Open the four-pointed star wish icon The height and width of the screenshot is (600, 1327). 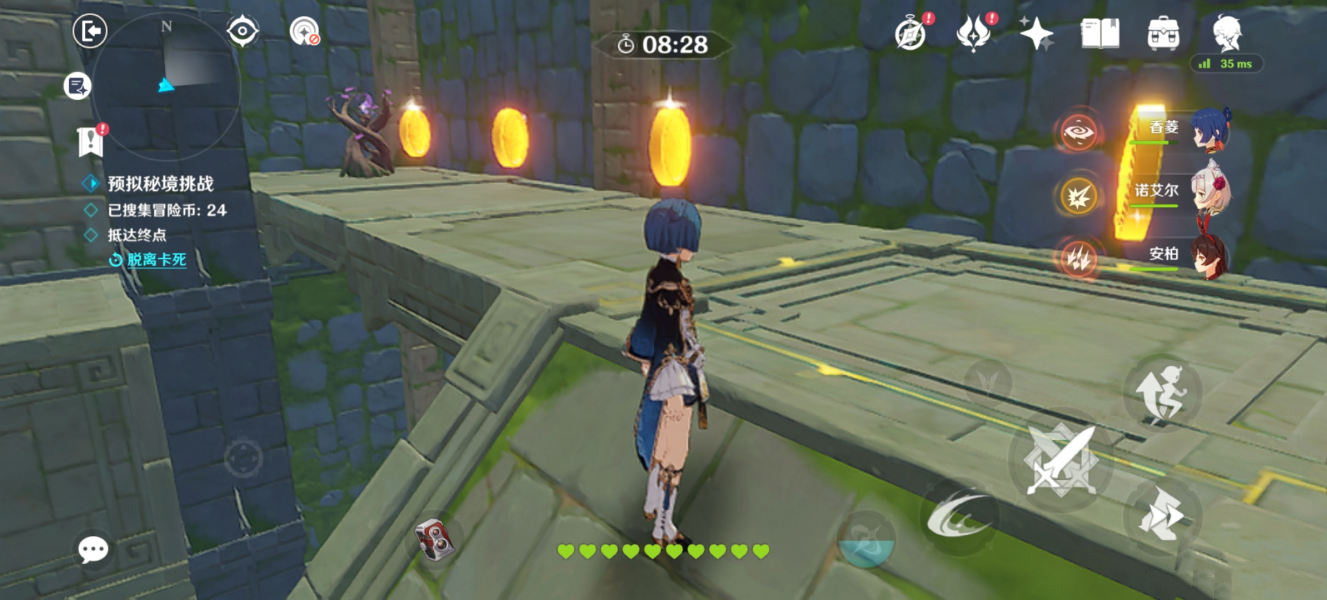pyautogui.click(x=1036, y=34)
